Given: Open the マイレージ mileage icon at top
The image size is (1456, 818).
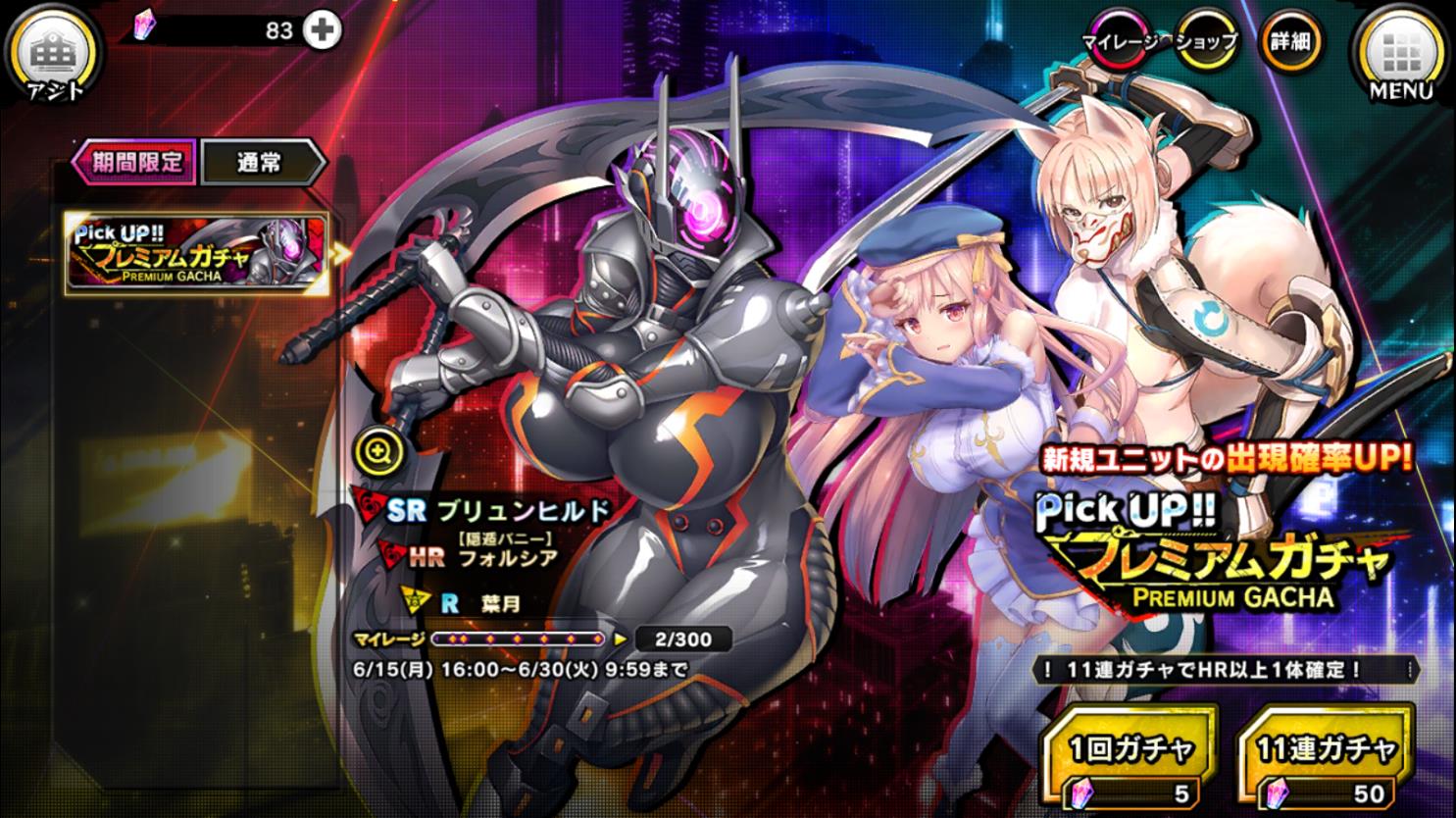Looking at the screenshot, I should tap(1118, 41).
